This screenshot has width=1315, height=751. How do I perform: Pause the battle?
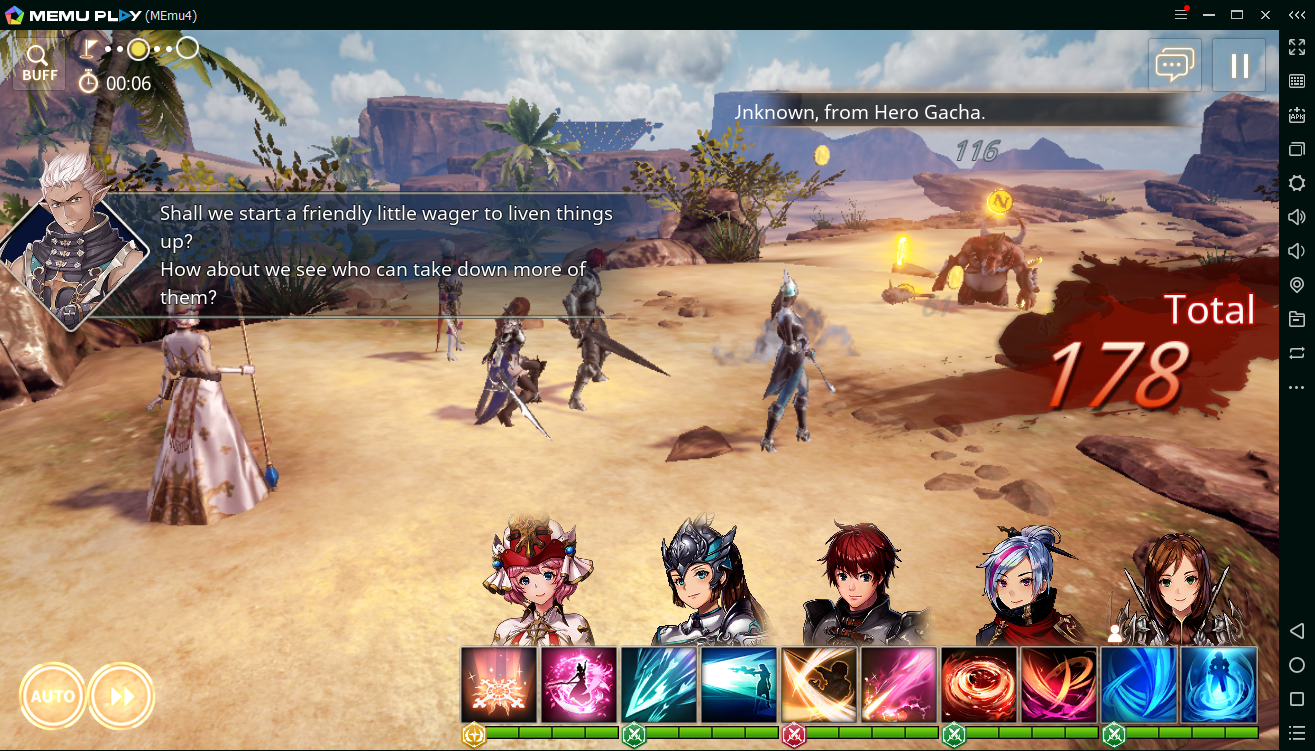click(x=1239, y=65)
